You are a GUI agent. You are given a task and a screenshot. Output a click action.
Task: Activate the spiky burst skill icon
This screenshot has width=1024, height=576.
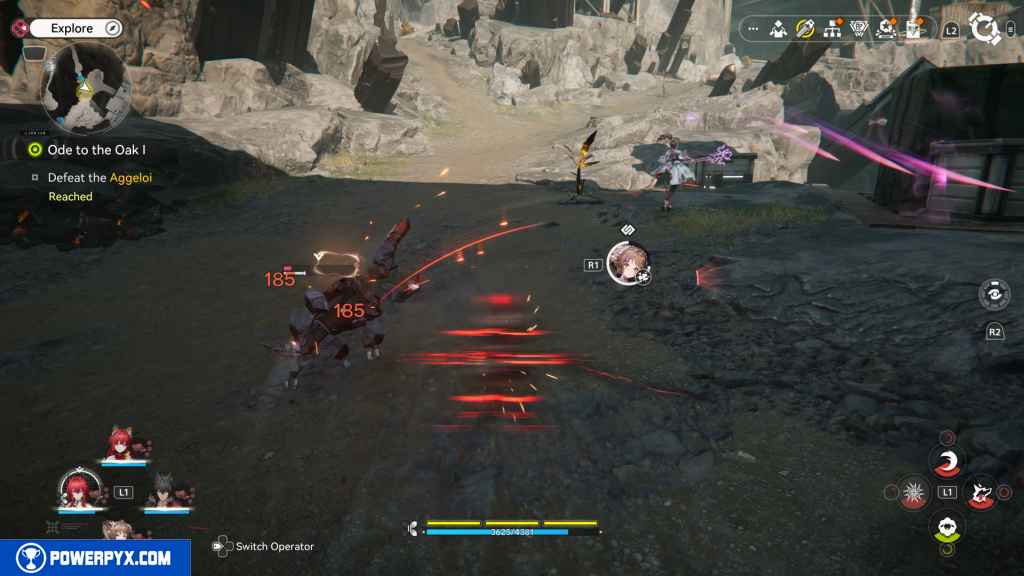click(913, 492)
